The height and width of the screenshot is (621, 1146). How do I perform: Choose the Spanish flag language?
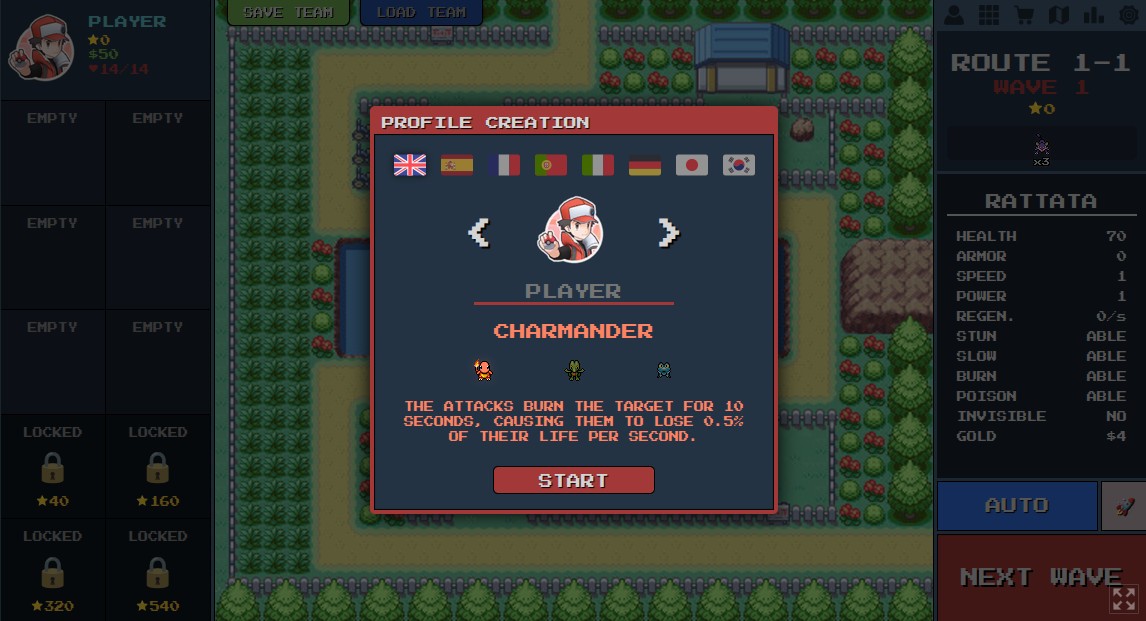457,165
